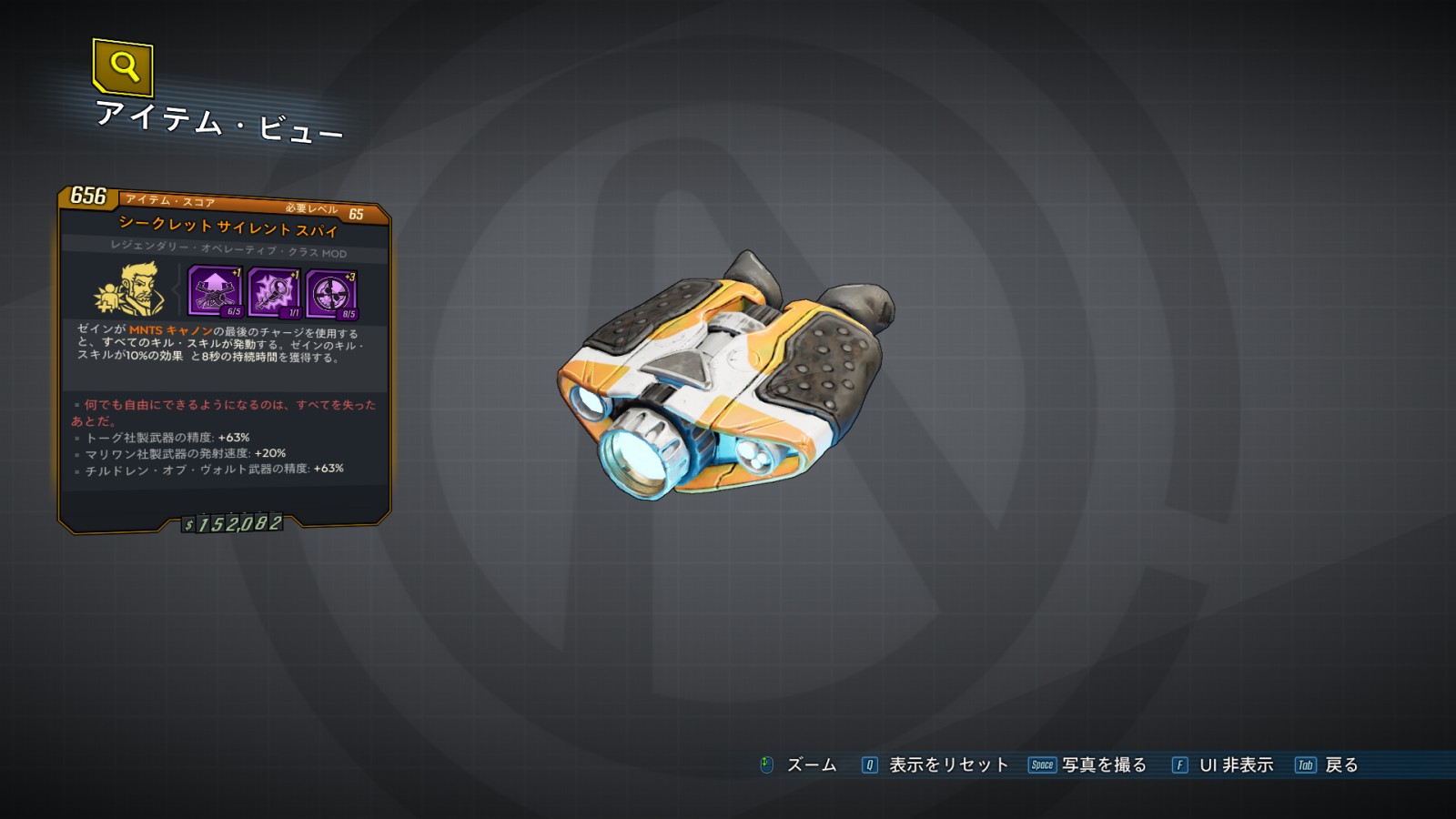Click the Zane class portrait icon
The width and height of the screenshot is (1456, 819).
129,289
